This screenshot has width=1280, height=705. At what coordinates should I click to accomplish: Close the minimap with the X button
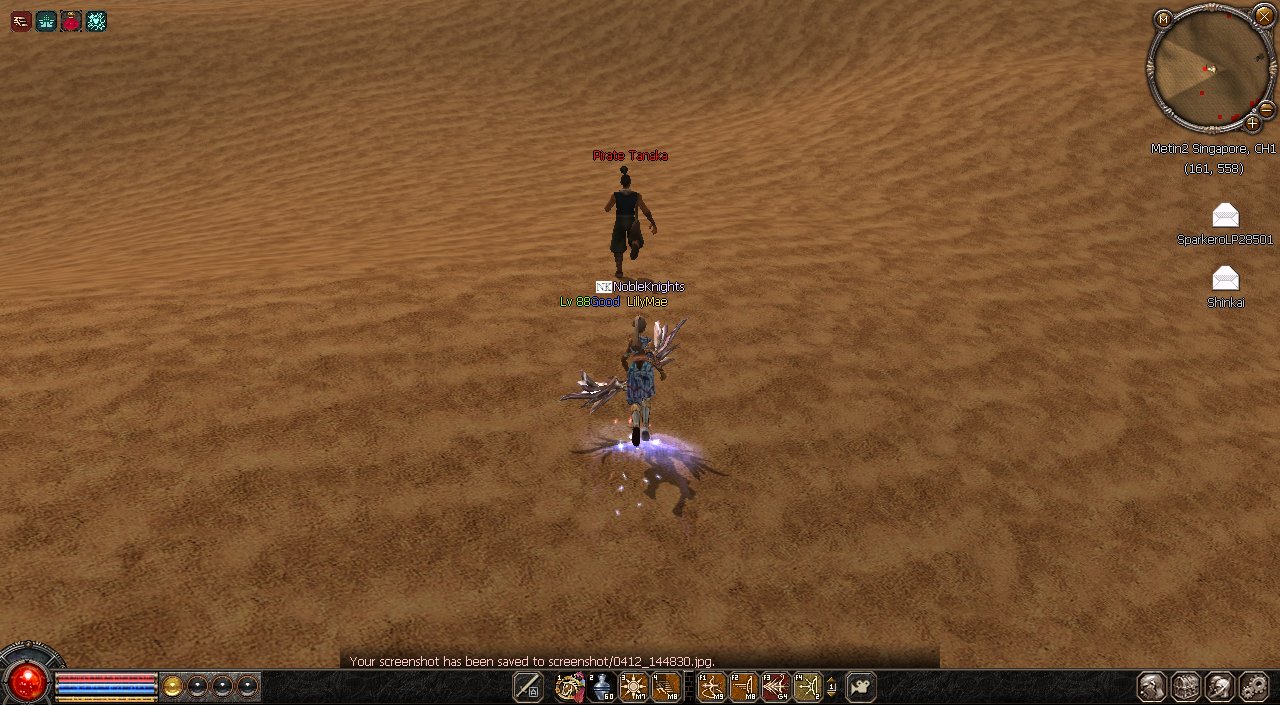coord(1263,16)
